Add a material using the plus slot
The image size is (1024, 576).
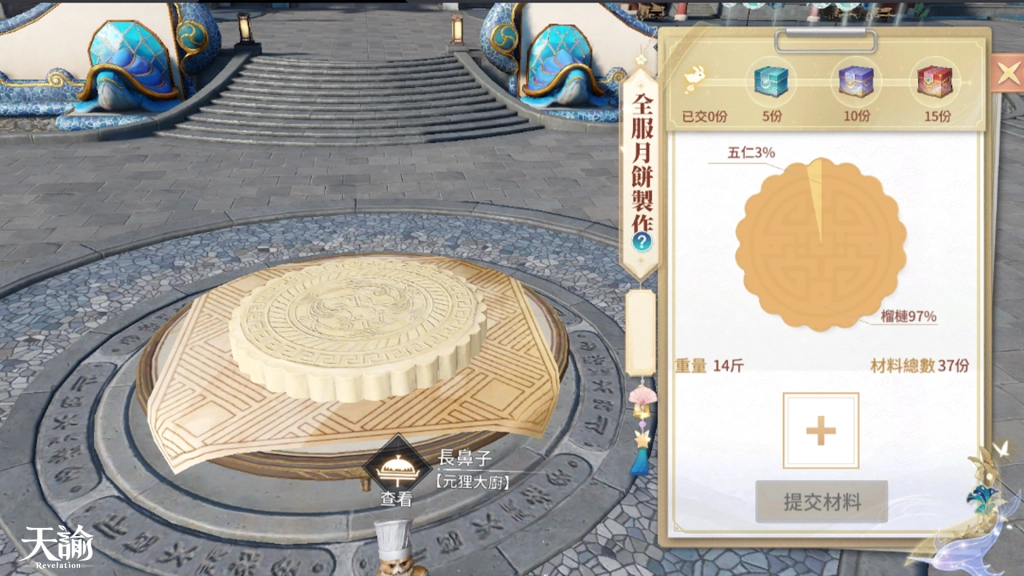click(820, 431)
